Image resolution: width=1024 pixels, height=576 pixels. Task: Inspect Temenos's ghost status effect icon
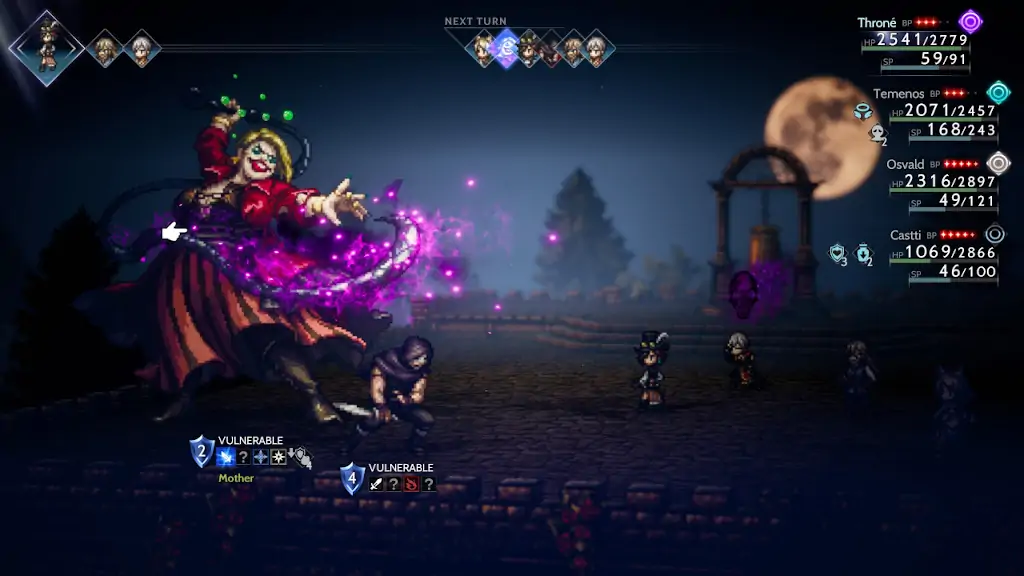tap(877, 133)
